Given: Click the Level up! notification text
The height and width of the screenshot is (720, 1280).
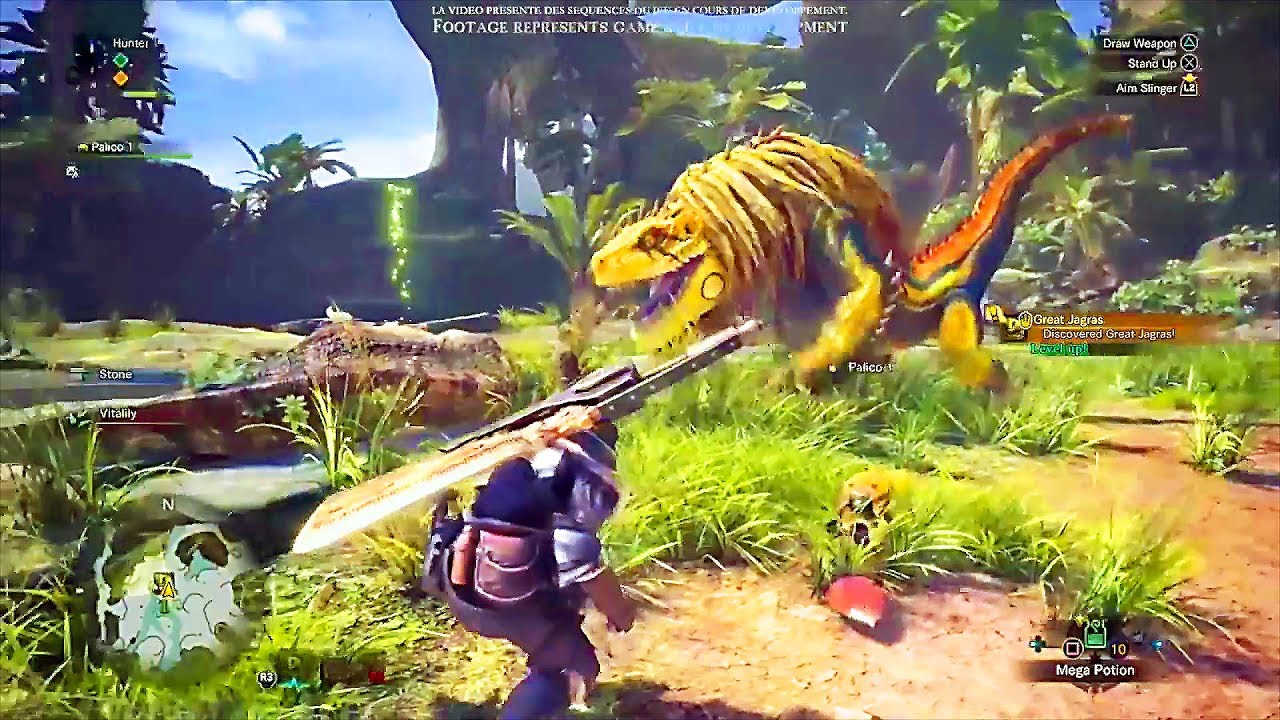Looking at the screenshot, I should point(1059,348).
